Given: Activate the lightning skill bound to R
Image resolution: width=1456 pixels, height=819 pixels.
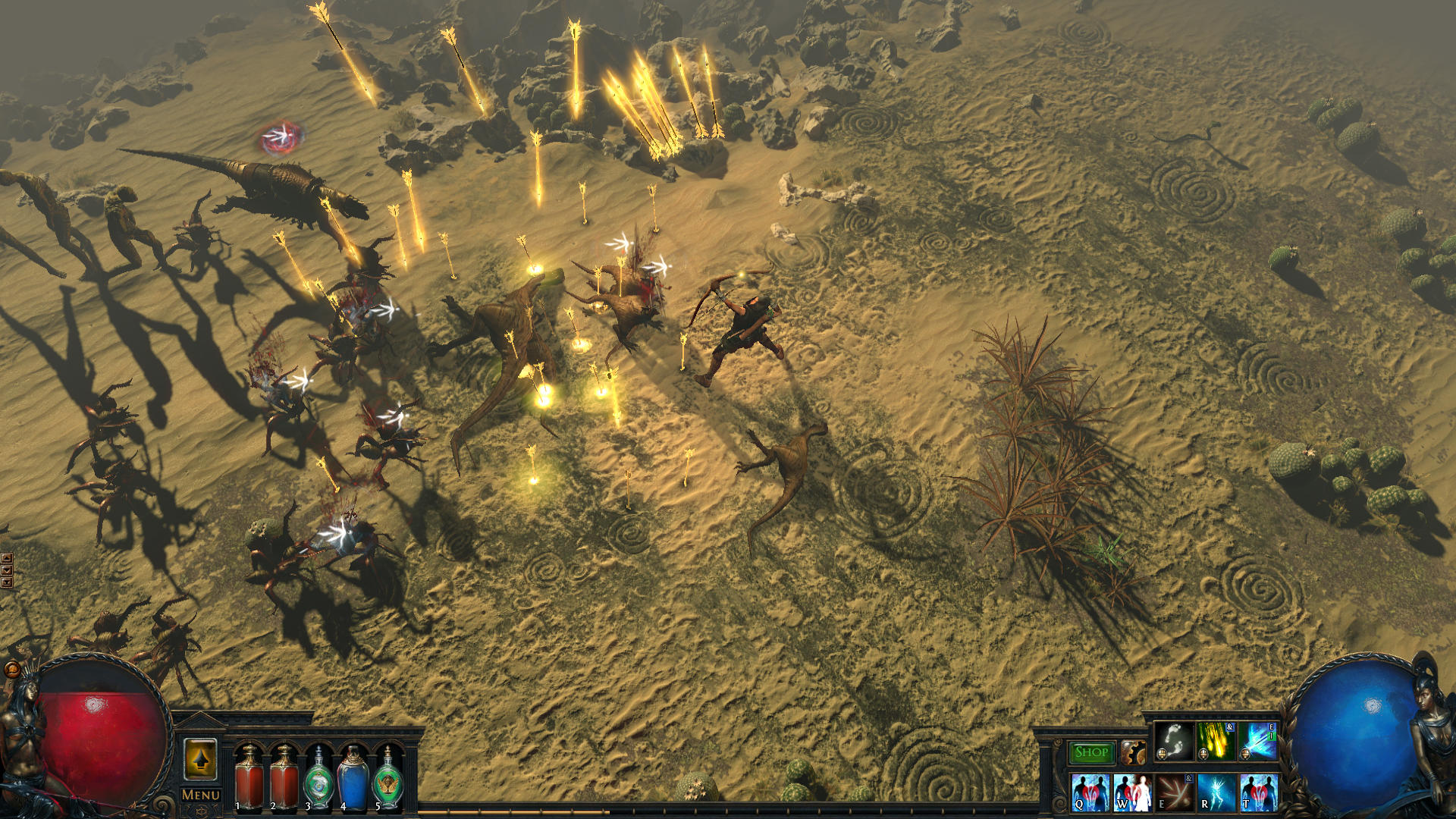Looking at the screenshot, I should (1217, 792).
